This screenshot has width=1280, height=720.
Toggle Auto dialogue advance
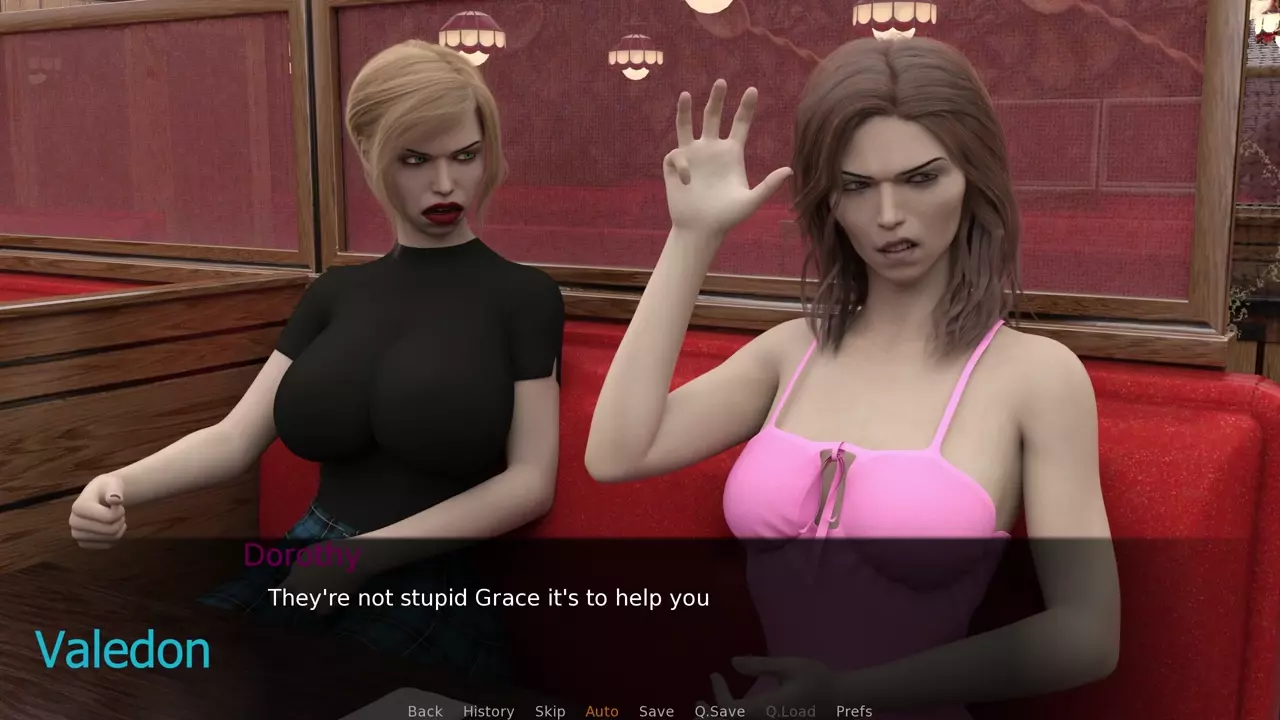click(x=602, y=711)
